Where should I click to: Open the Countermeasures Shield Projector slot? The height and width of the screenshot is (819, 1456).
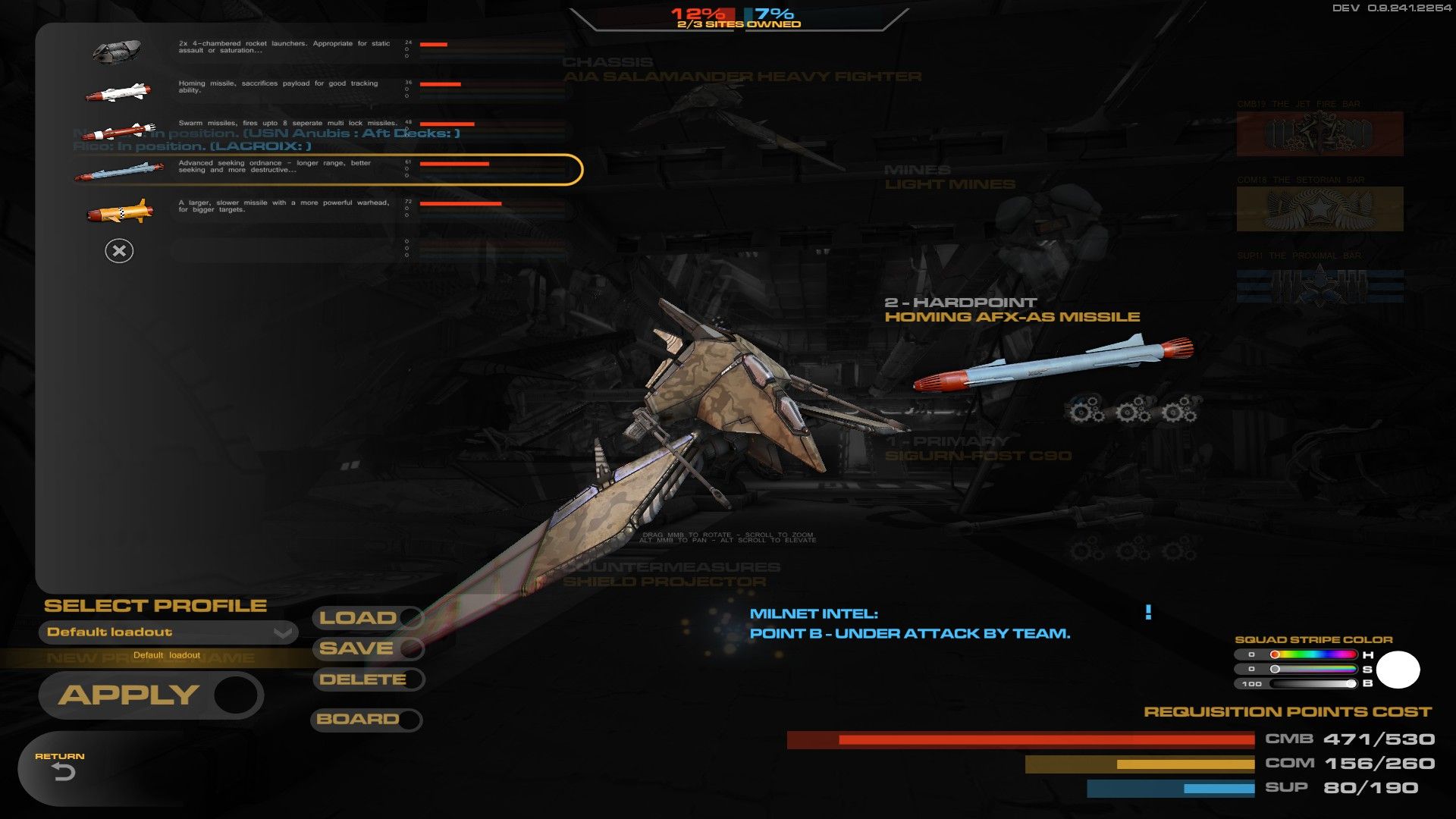[671, 575]
